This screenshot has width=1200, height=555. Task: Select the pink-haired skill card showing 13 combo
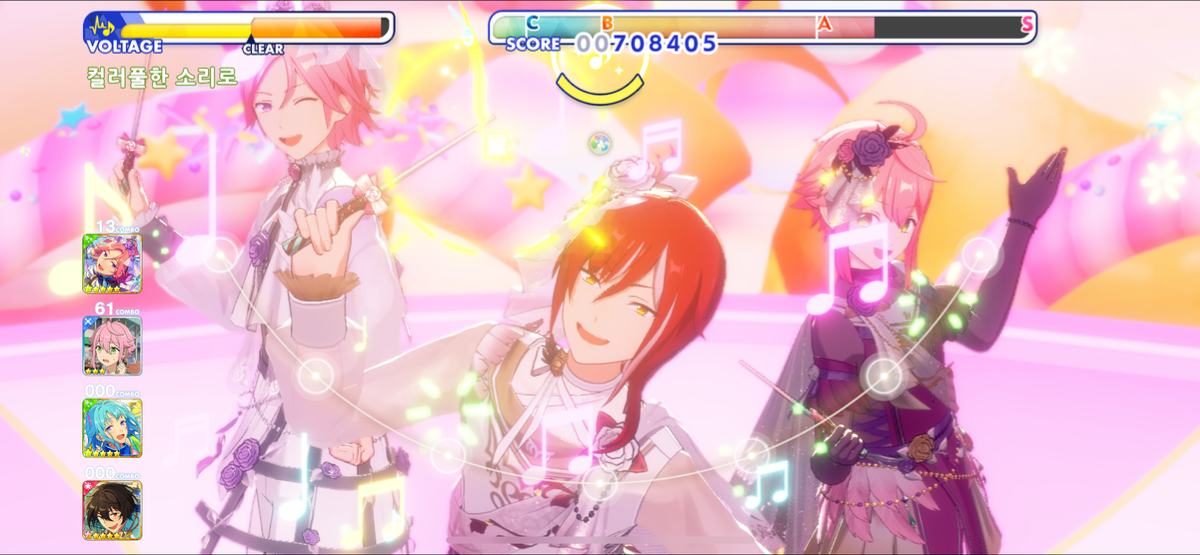click(112, 263)
